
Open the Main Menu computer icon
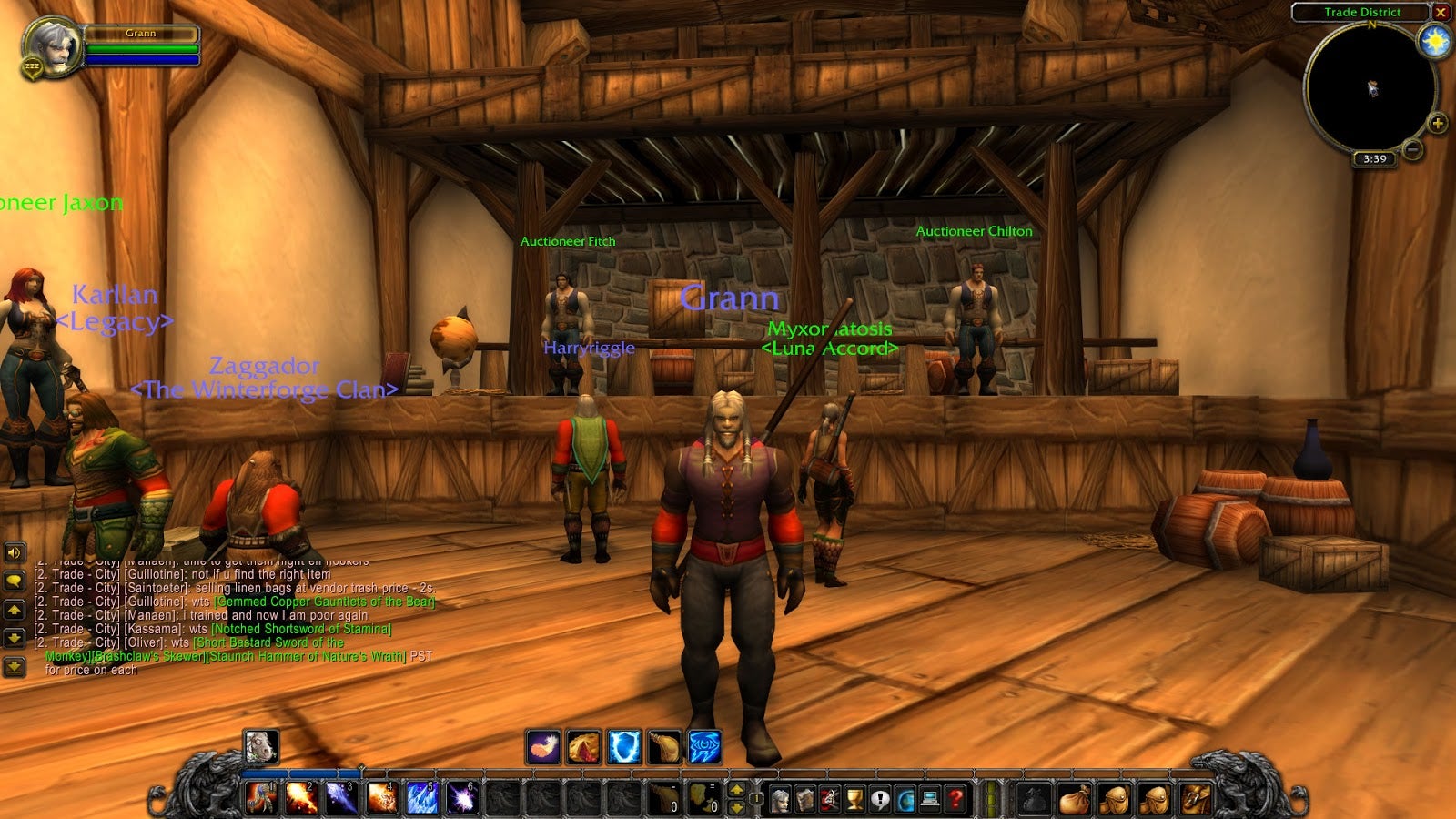click(x=928, y=799)
